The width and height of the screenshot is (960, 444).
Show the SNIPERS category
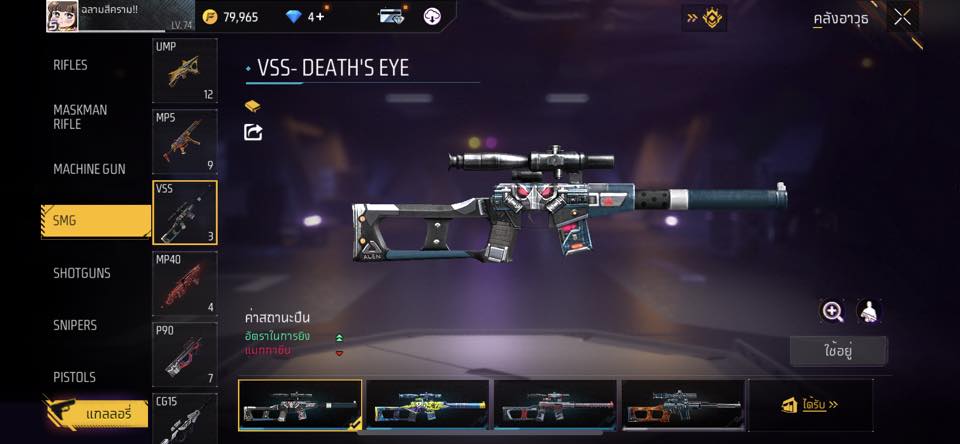coord(75,325)
